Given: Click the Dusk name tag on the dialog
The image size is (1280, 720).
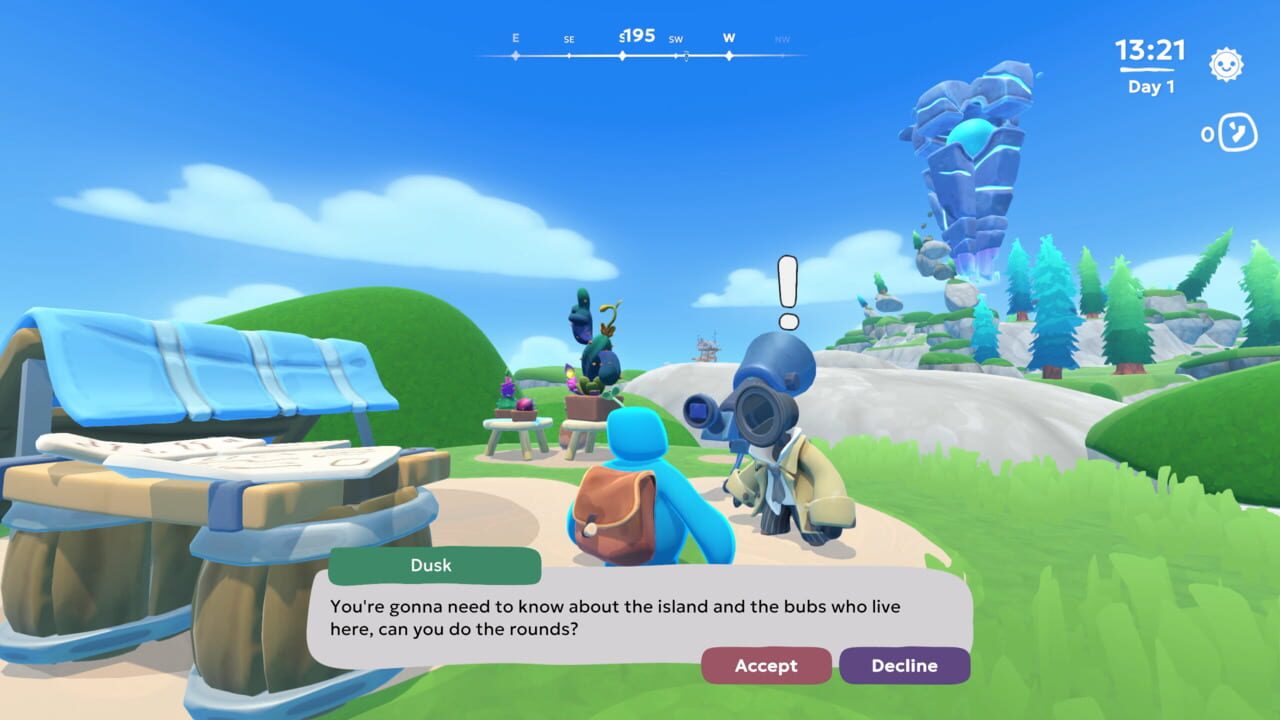Looking at the screenshot, I should tap(432, 566).
